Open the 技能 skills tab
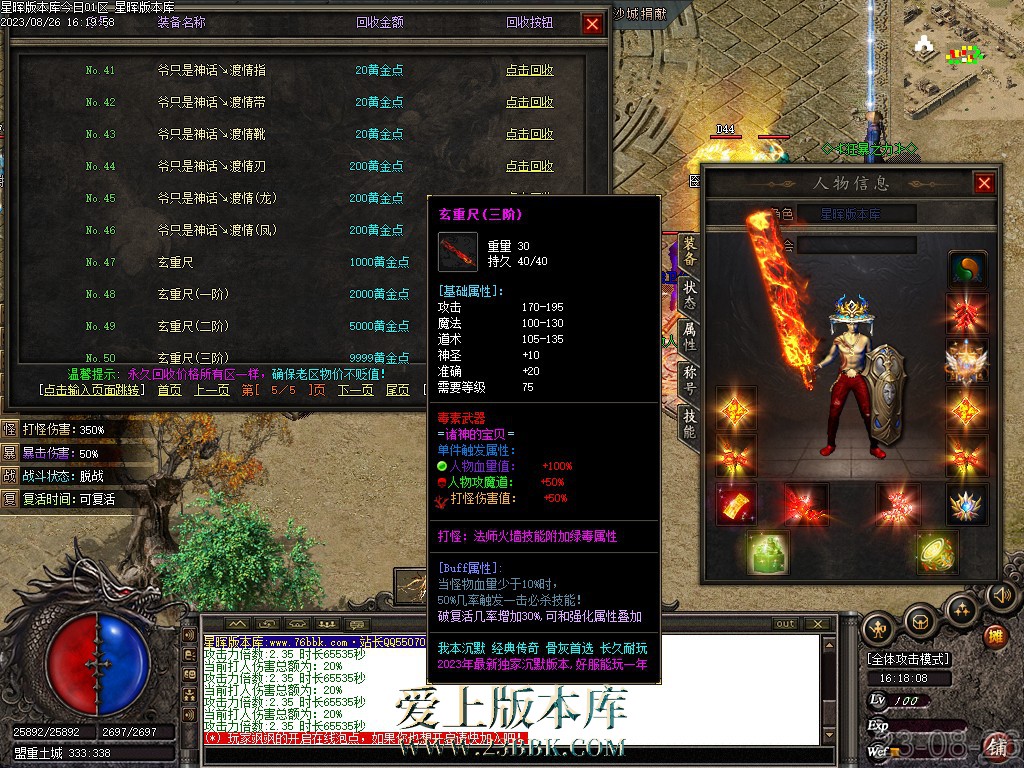Viewport: 1024px width, 768px height. (x=689, y=422)
